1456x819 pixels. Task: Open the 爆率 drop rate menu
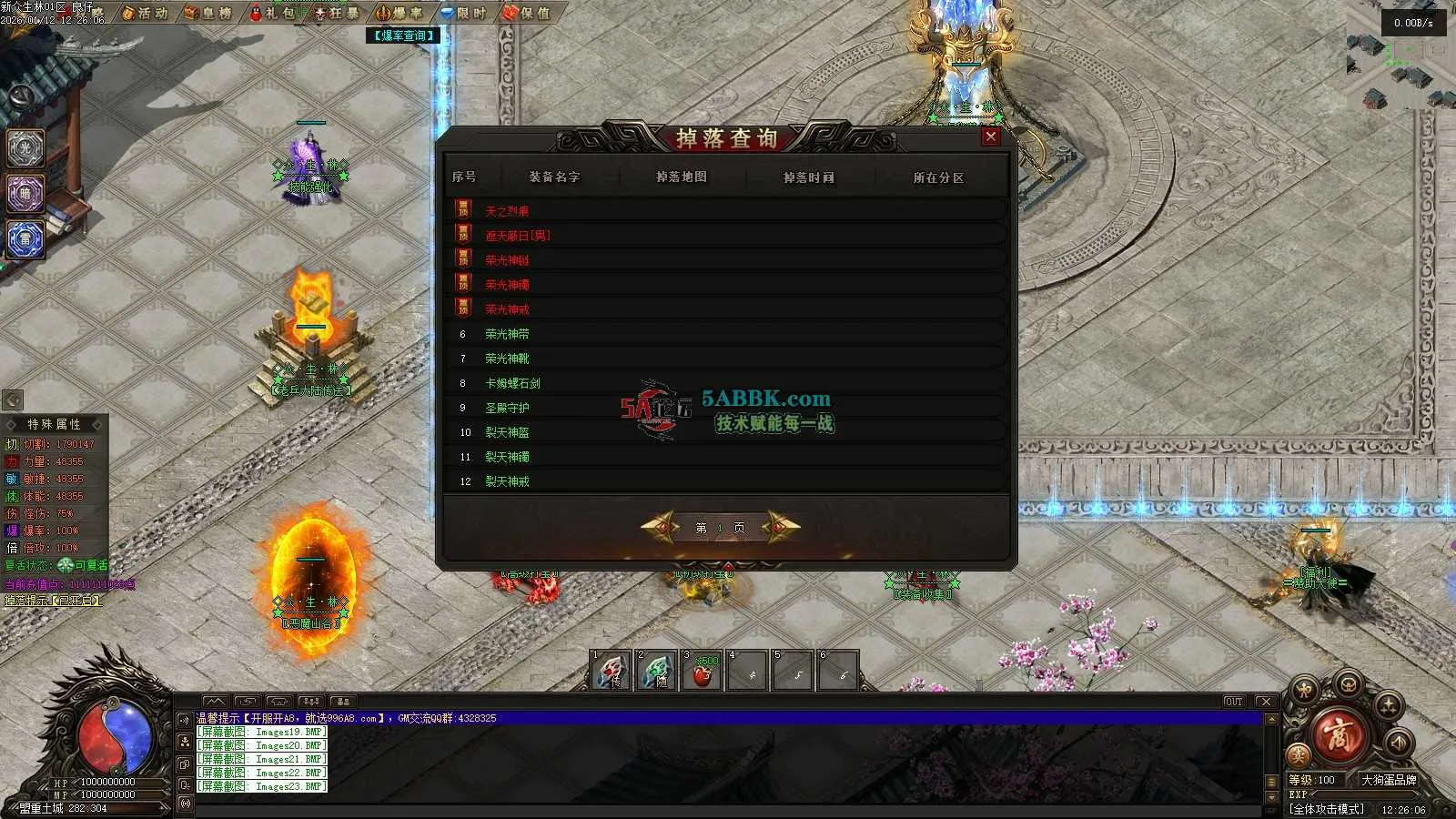[x=399, y=13]
